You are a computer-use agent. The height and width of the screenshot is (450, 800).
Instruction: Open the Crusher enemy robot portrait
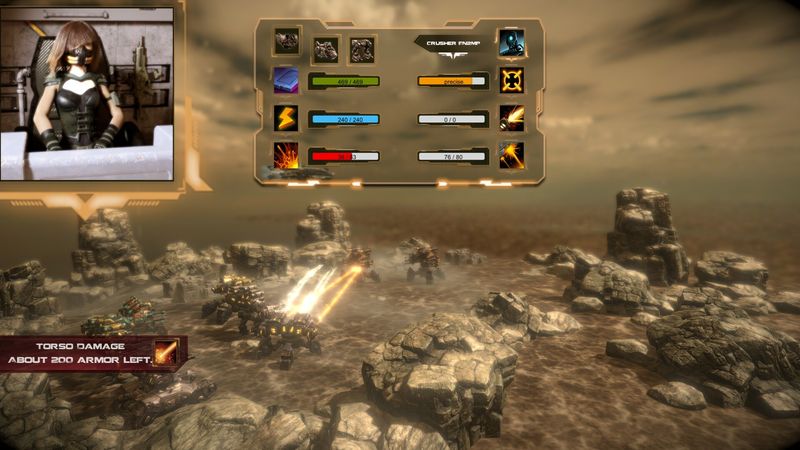pos(512,43)
